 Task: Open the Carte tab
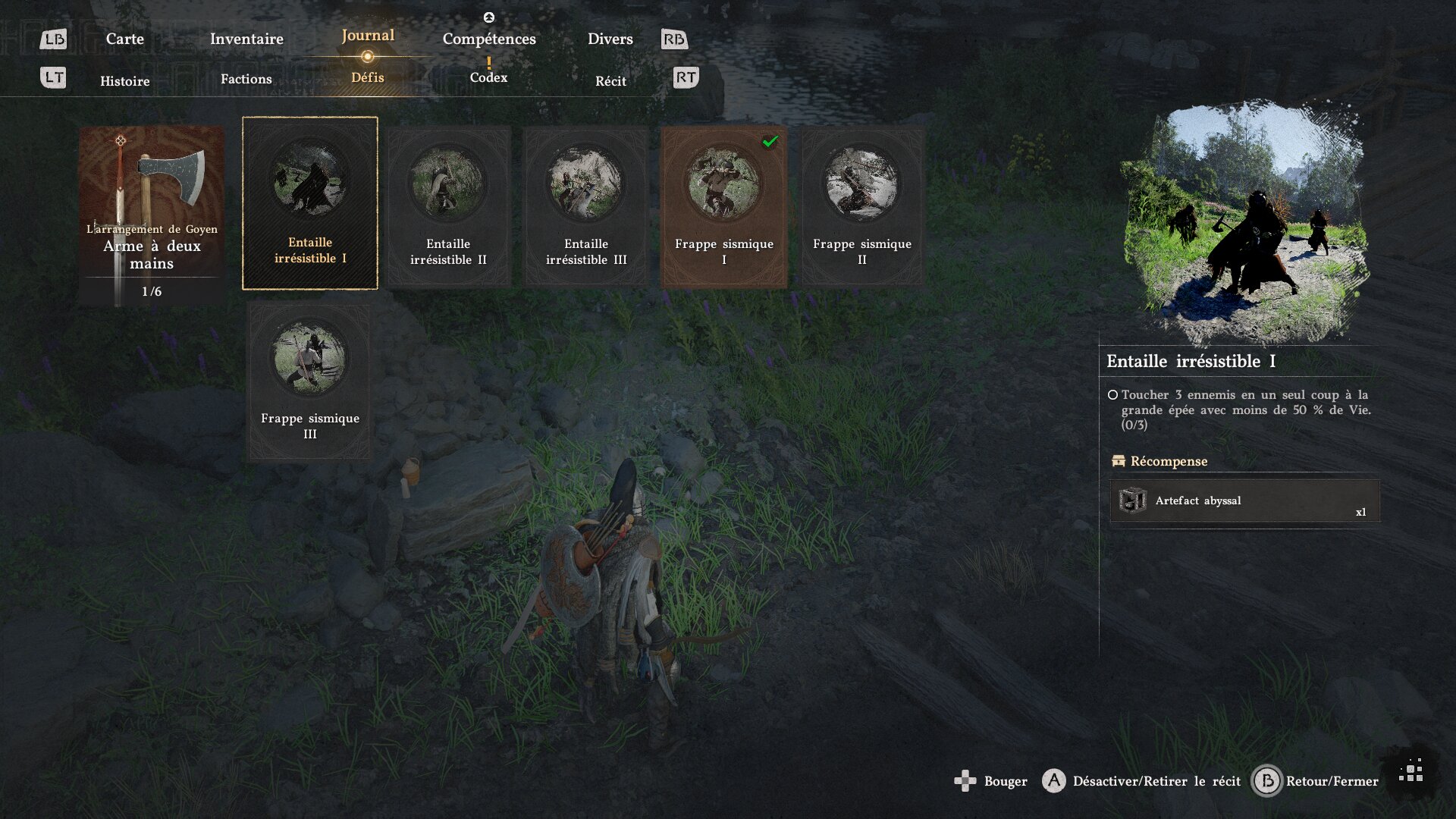[x=124, y=39]
